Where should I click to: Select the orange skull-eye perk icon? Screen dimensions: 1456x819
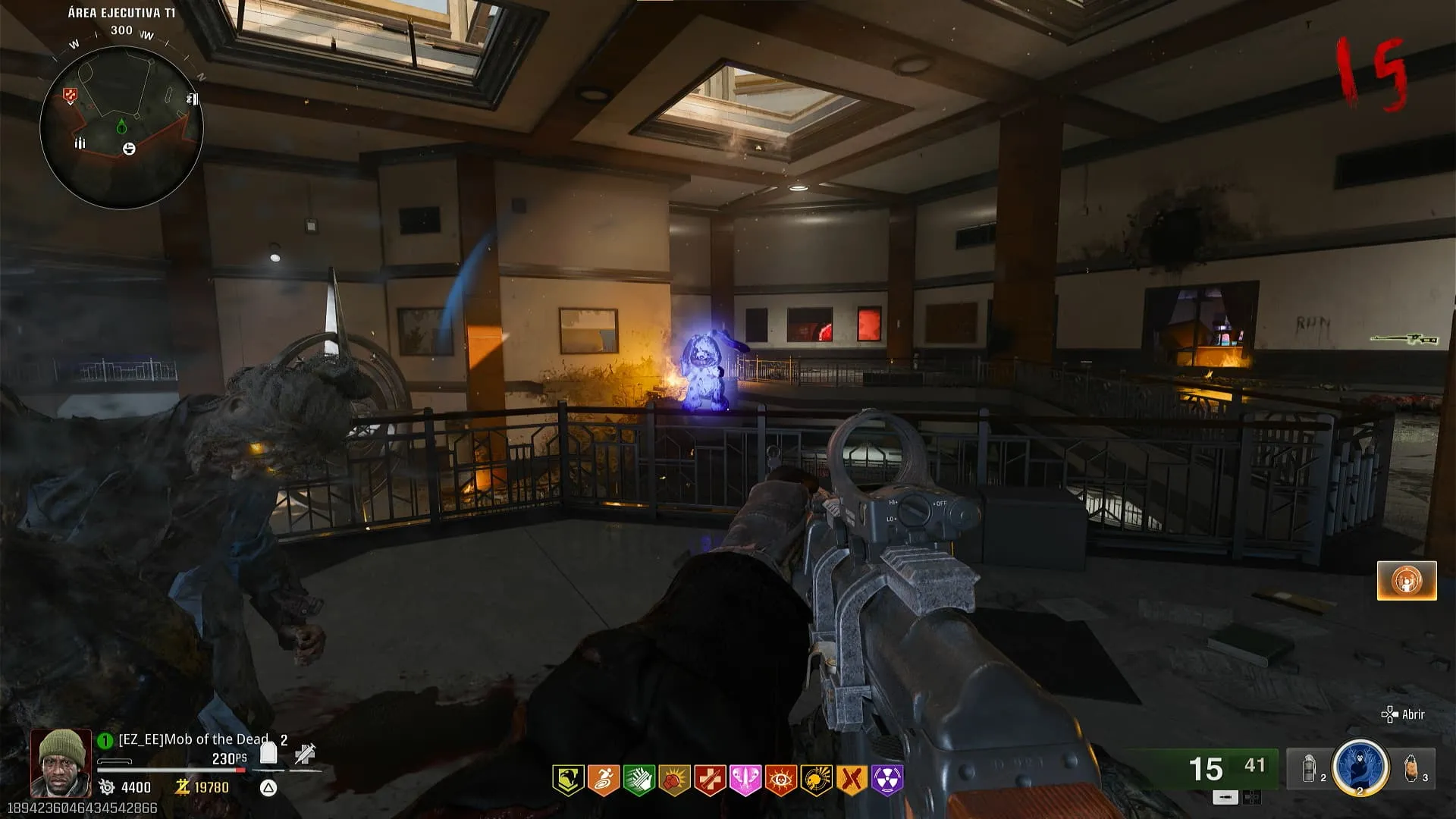(x=780, y=780)
